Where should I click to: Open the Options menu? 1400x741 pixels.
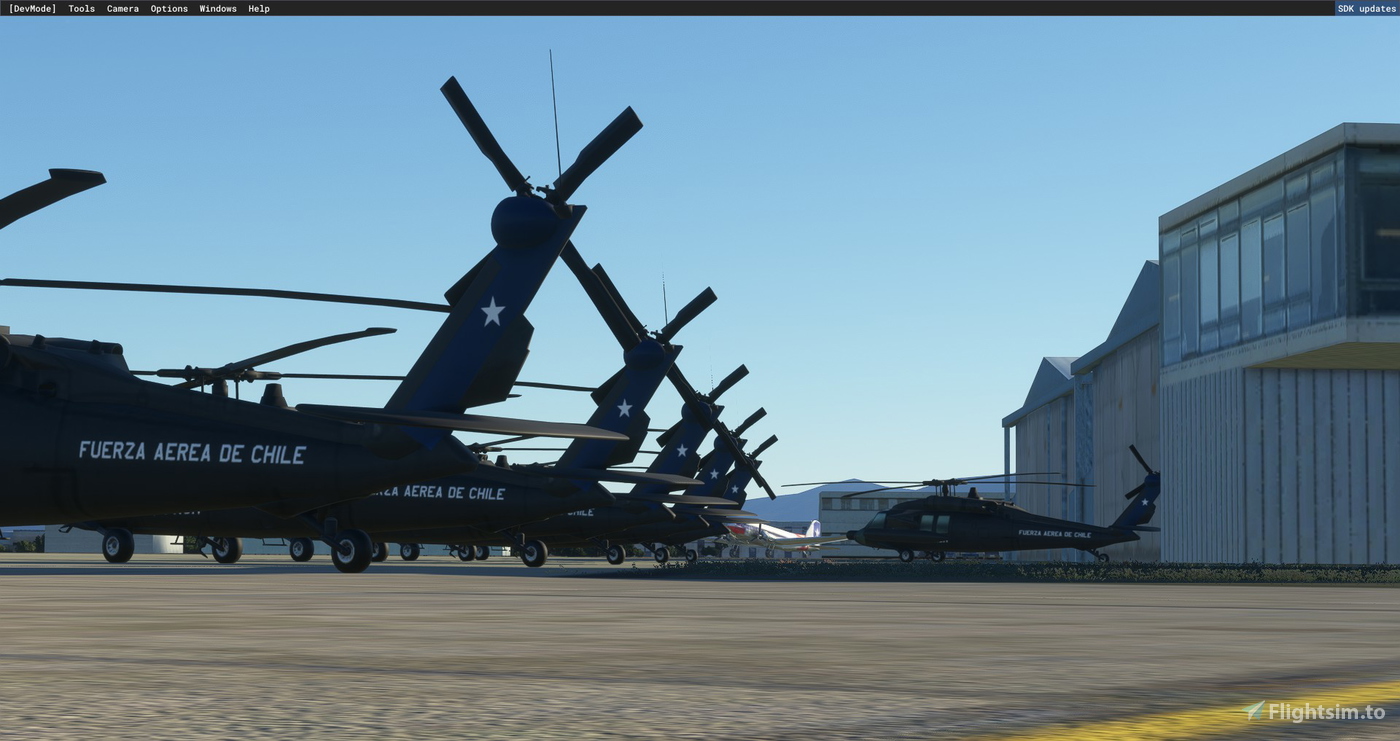pos(168,8)
